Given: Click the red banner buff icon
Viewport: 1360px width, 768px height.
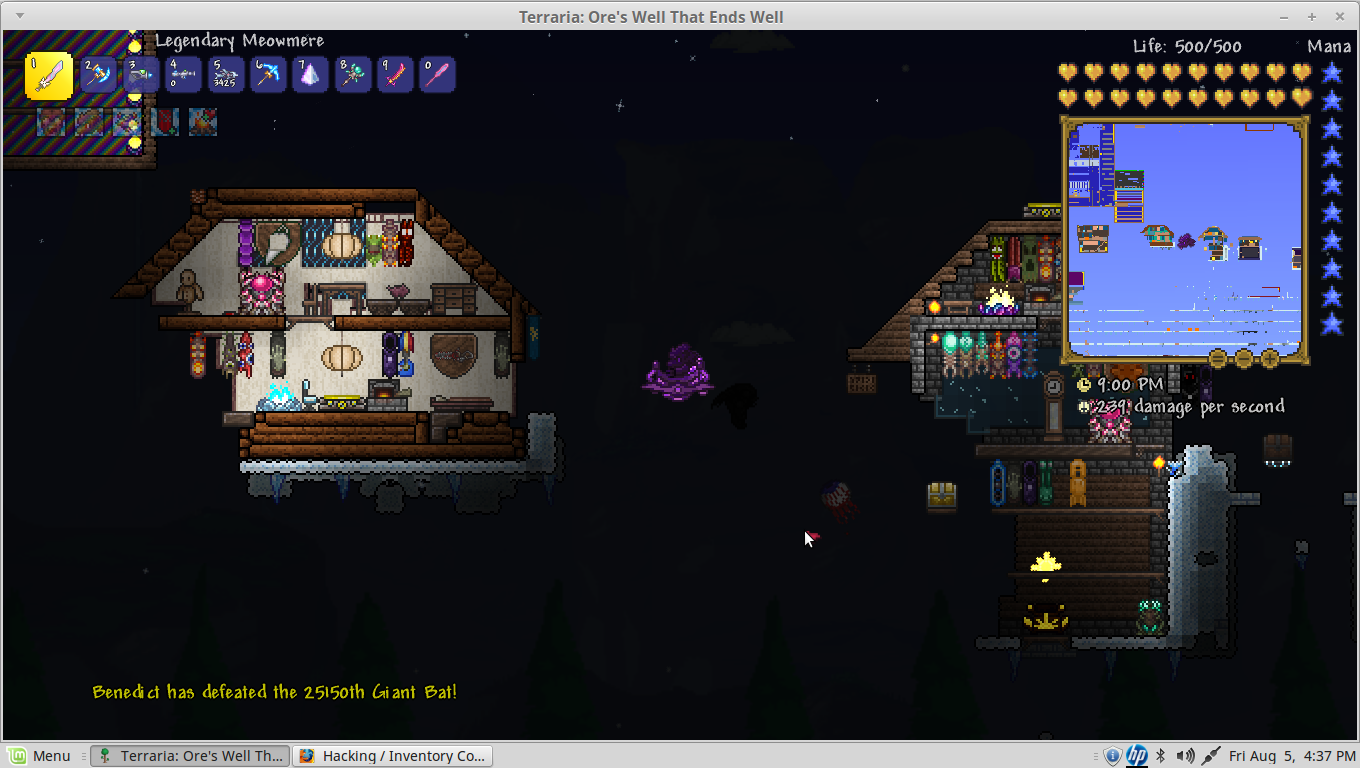Looking at the screenshot, I should coord(165,122).
